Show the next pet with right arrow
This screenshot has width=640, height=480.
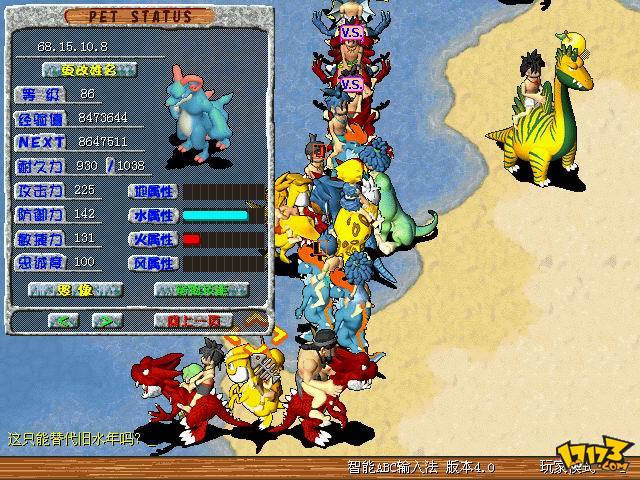click(108, 321)
